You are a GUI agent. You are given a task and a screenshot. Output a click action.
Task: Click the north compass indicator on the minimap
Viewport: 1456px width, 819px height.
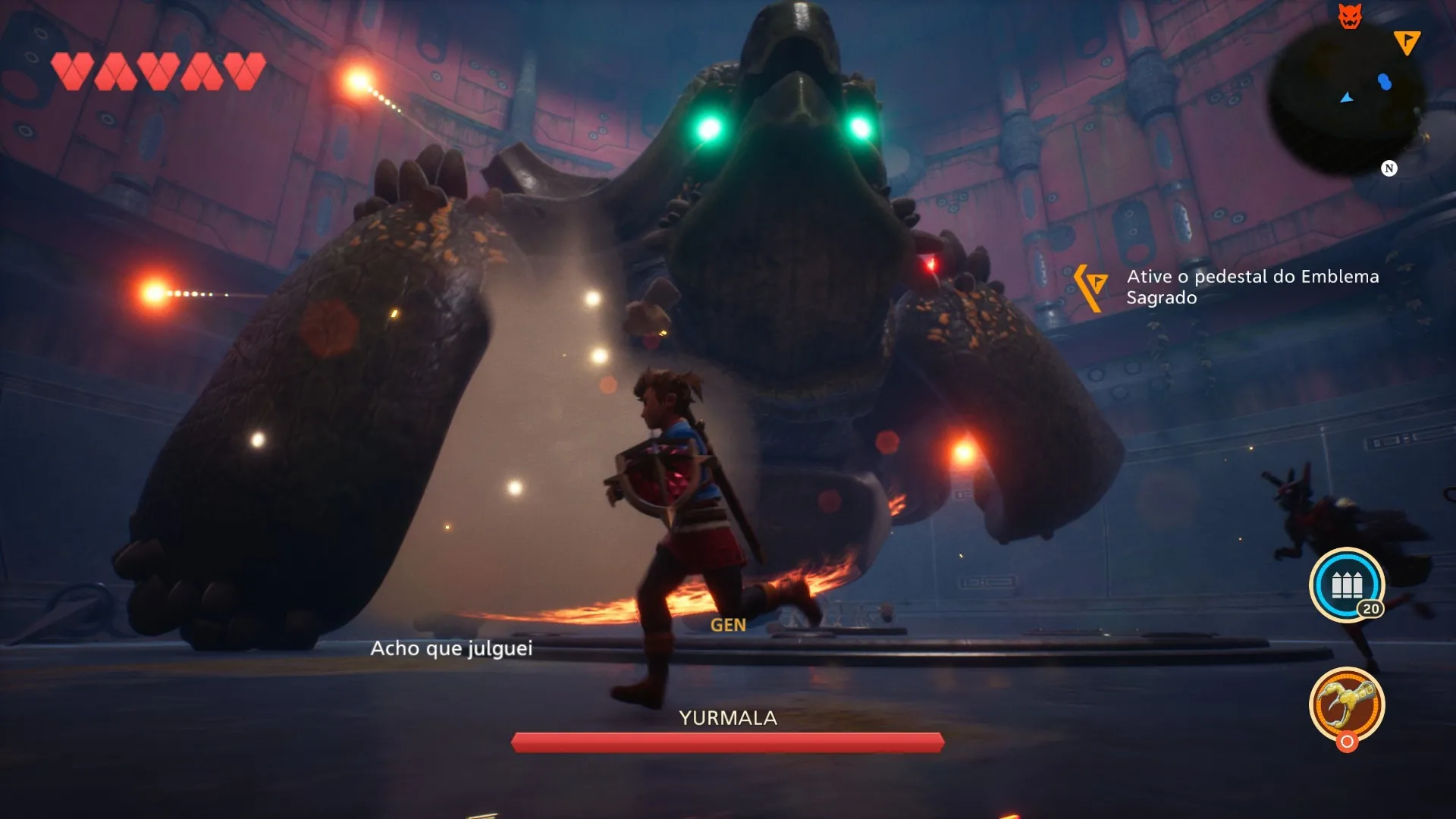click(1389, 168)
